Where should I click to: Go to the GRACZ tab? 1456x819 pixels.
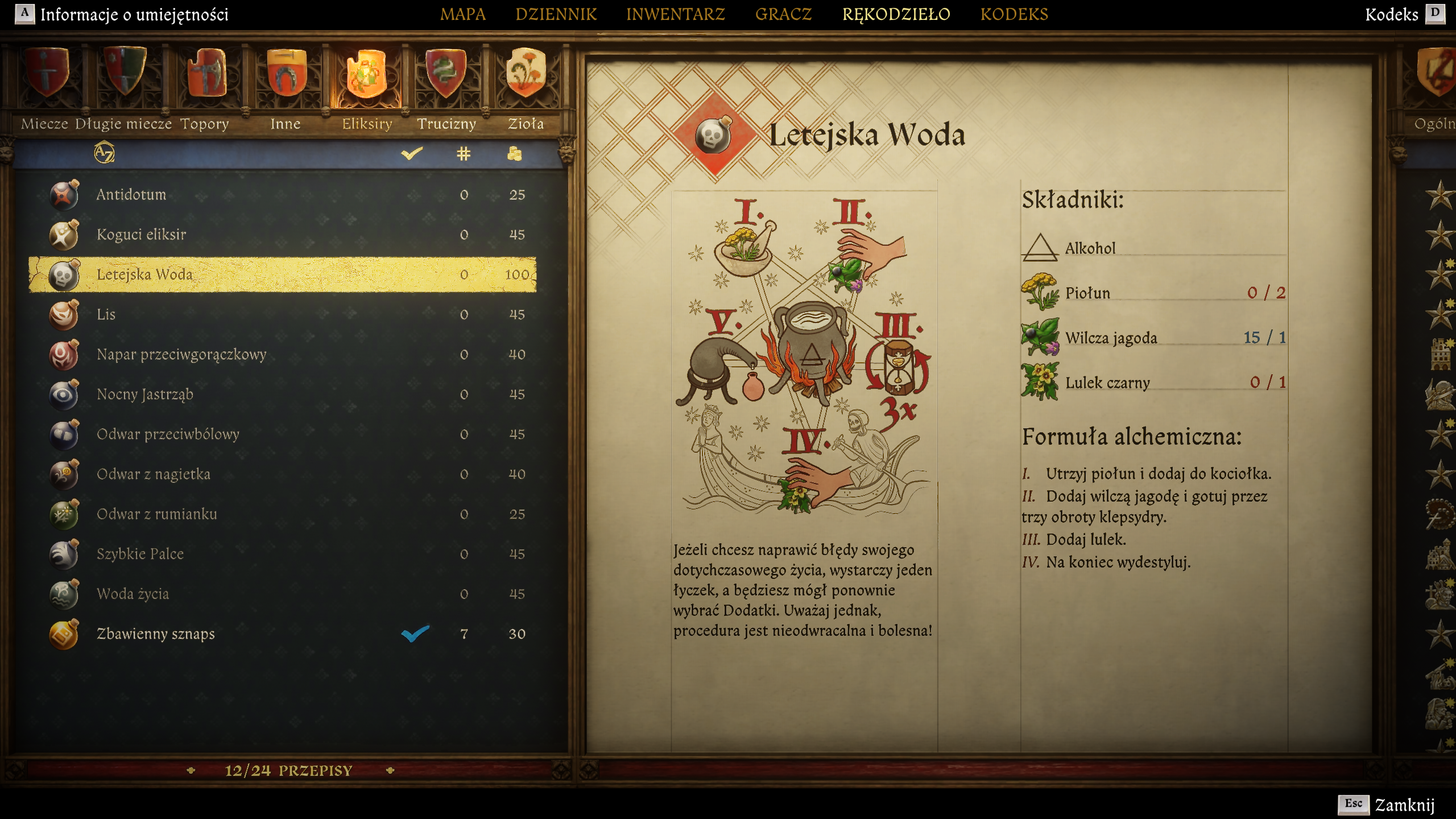point(783,14)
